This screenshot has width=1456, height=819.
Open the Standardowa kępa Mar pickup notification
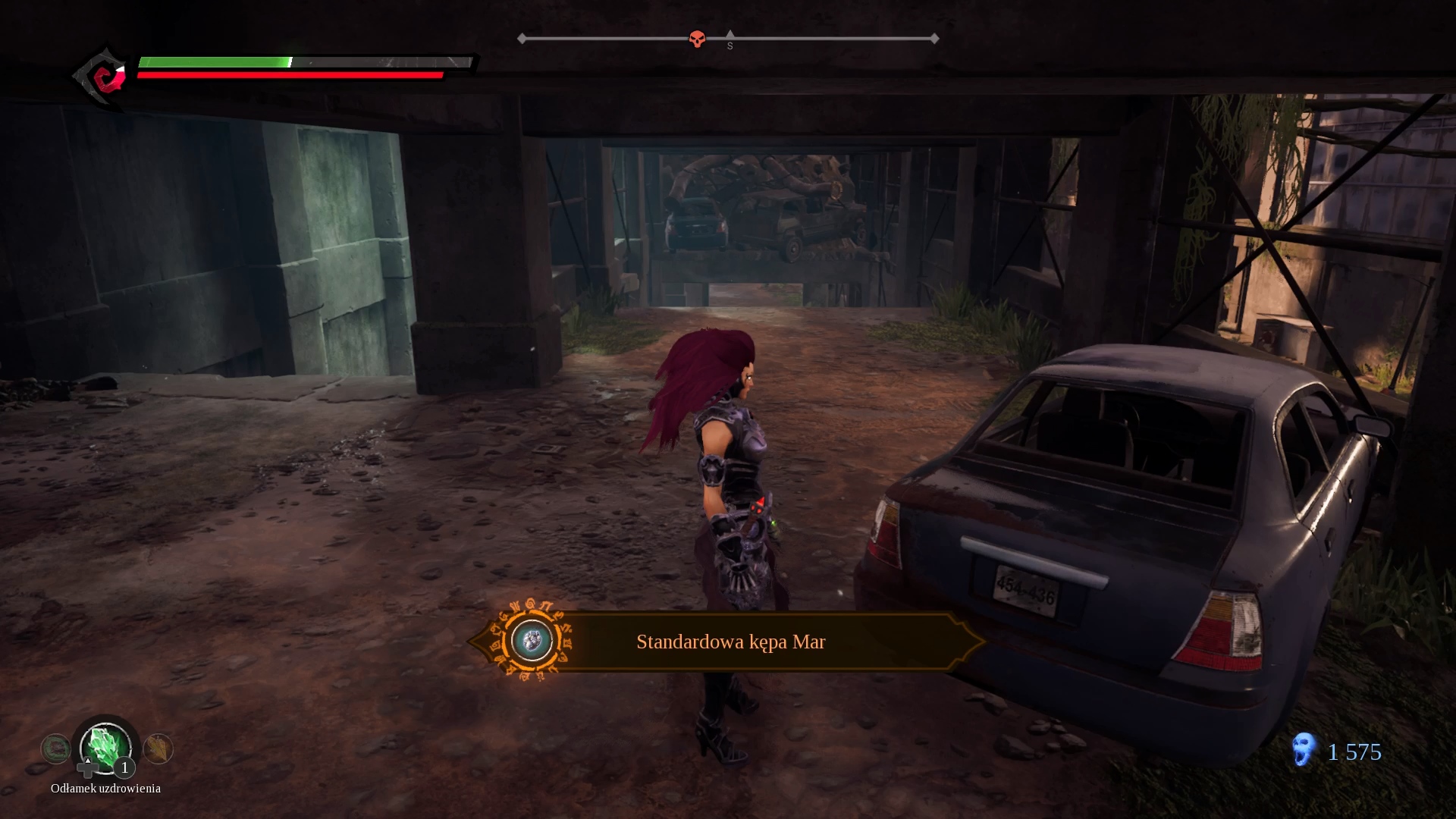(730, 642)
